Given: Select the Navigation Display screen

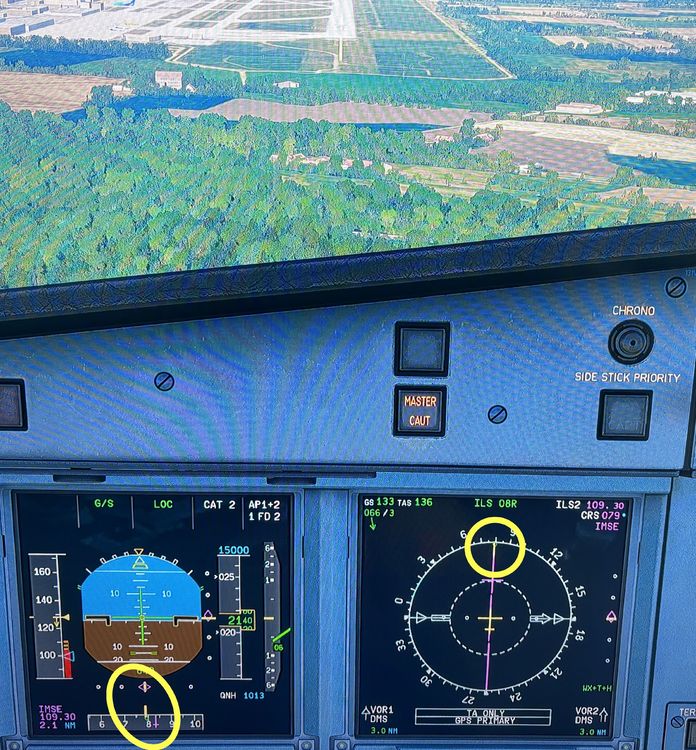Looking at the screenshot, I should 493,613.
